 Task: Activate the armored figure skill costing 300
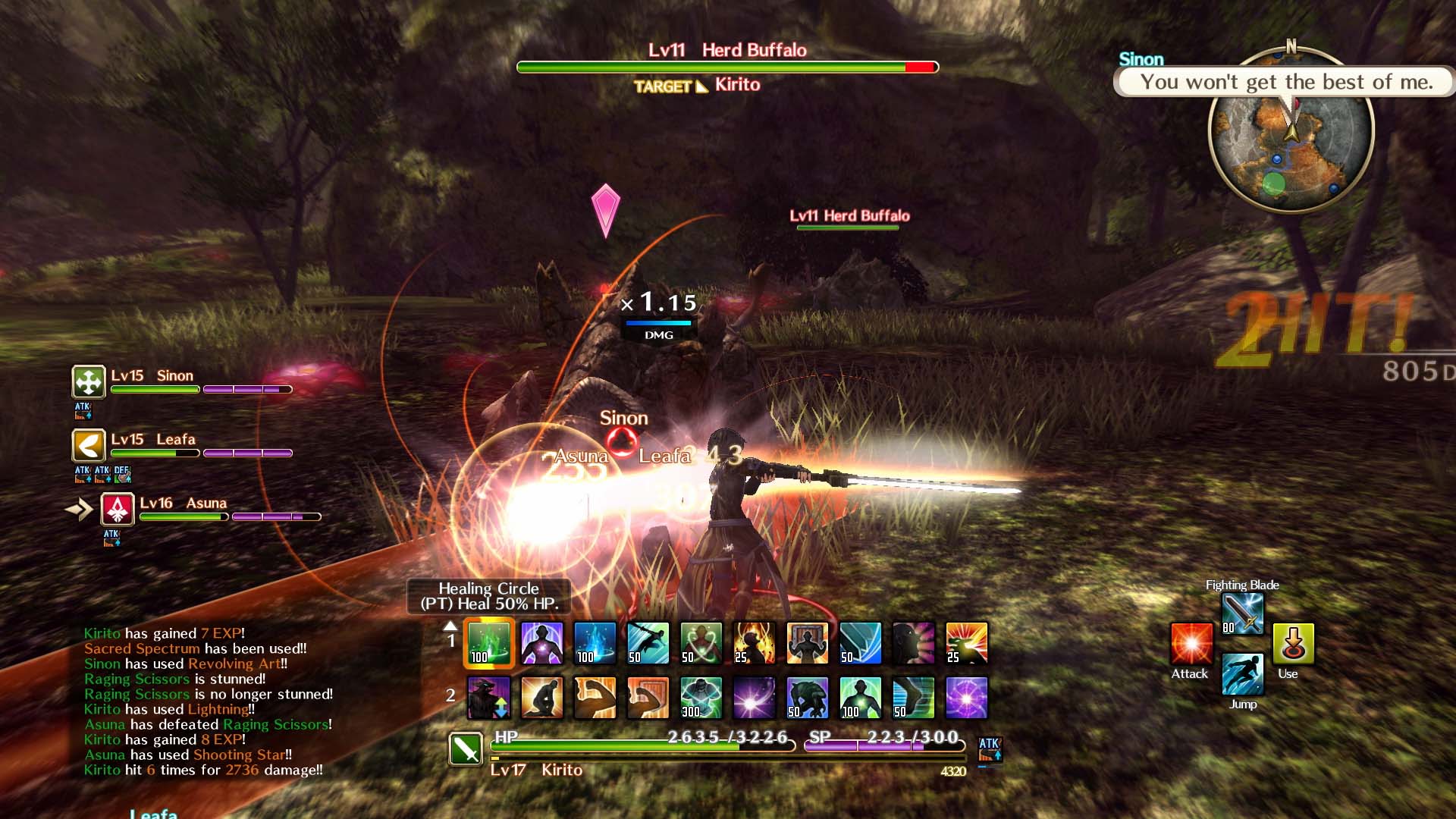(701, 698)
